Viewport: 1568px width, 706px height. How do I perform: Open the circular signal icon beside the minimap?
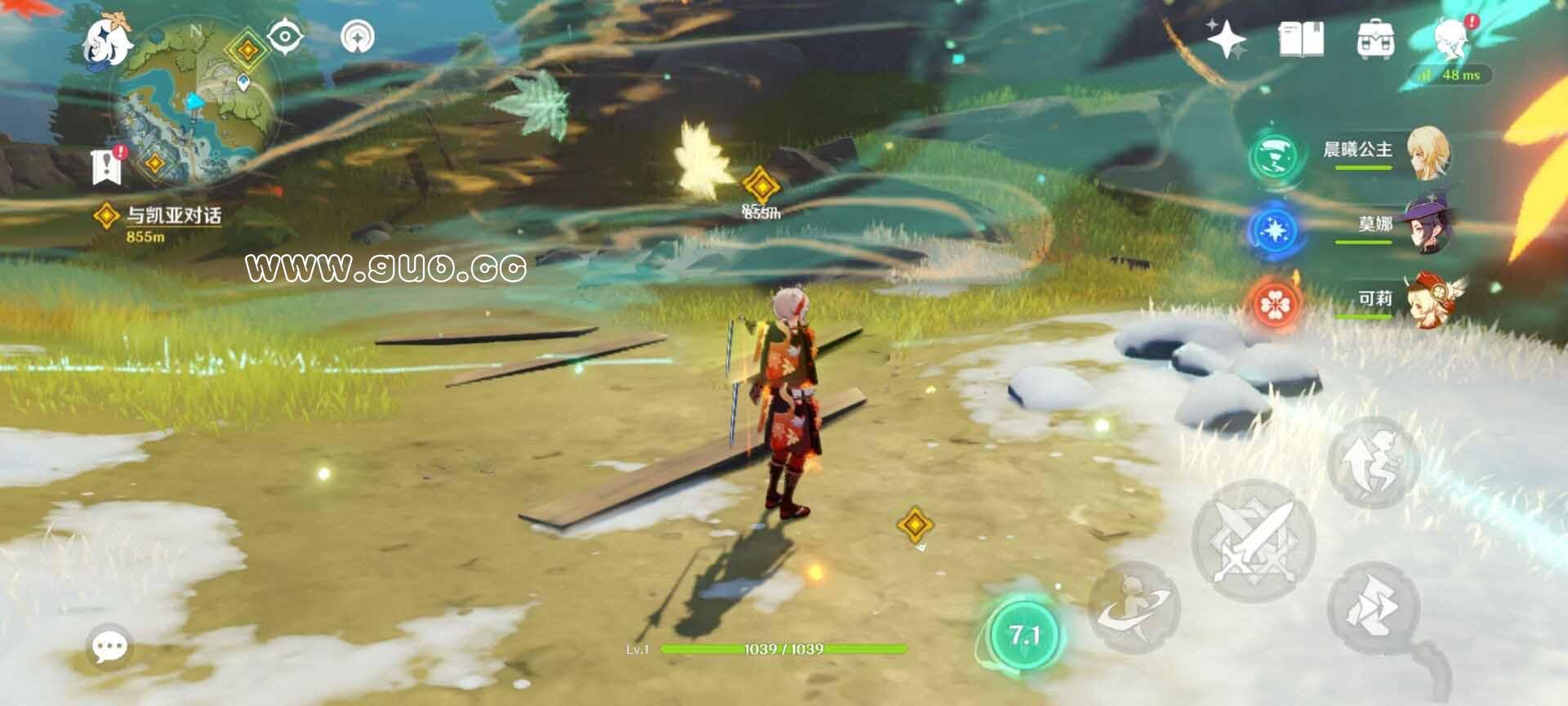[x=357, y=37]
